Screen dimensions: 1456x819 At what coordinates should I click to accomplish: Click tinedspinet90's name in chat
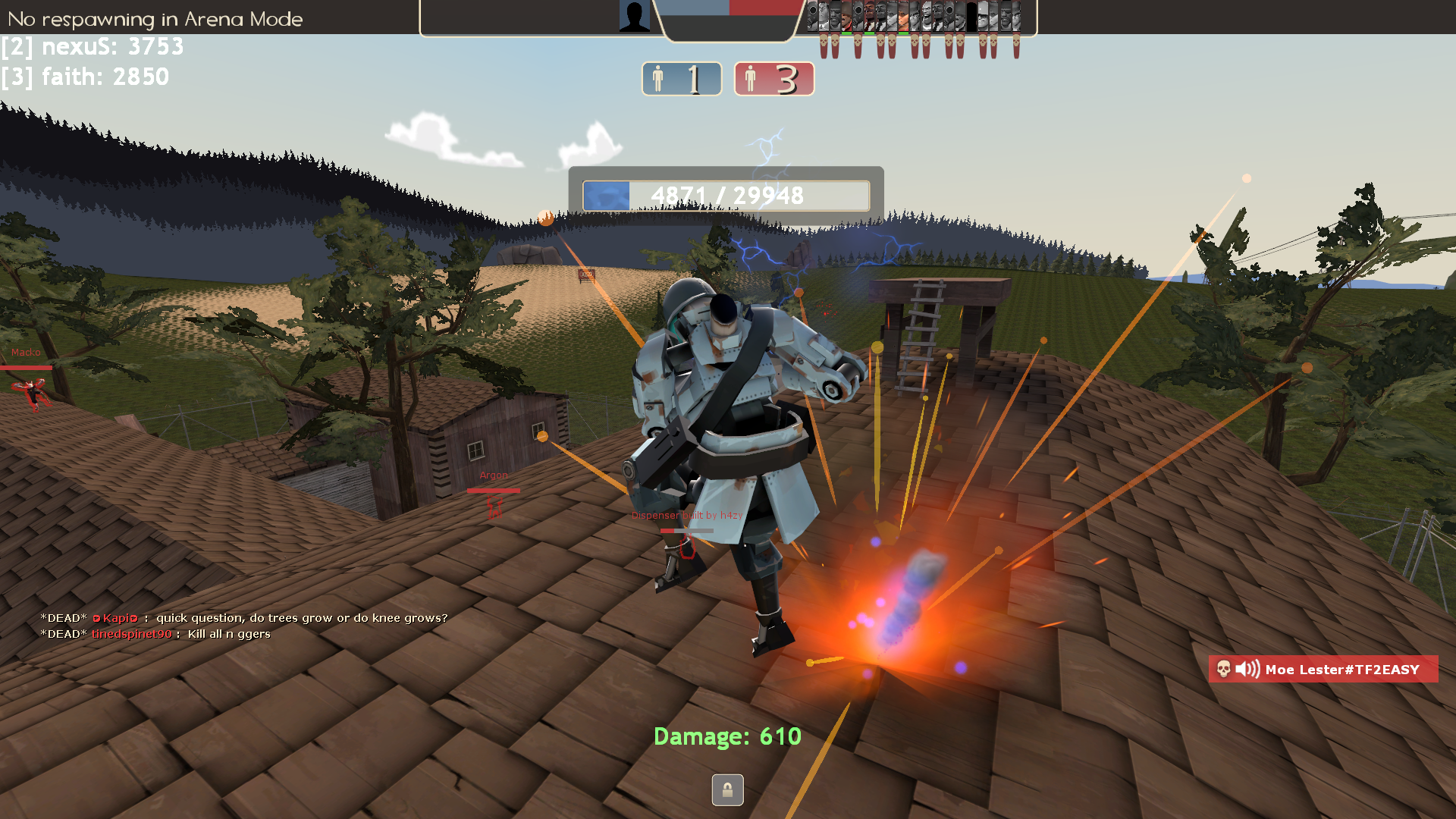click(x=132, y=634)
